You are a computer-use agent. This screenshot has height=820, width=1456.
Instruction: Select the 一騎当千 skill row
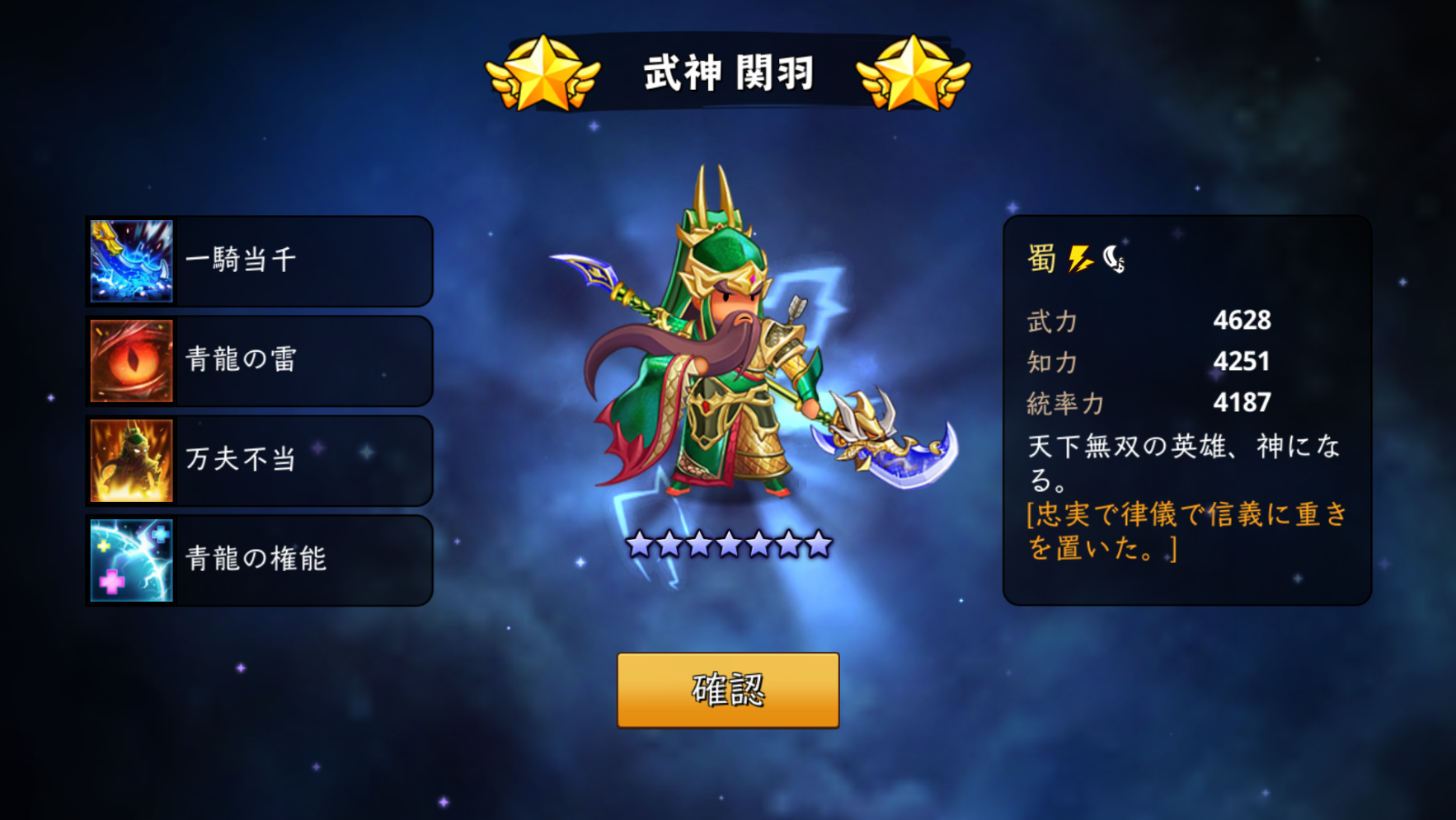coord(260,261)
